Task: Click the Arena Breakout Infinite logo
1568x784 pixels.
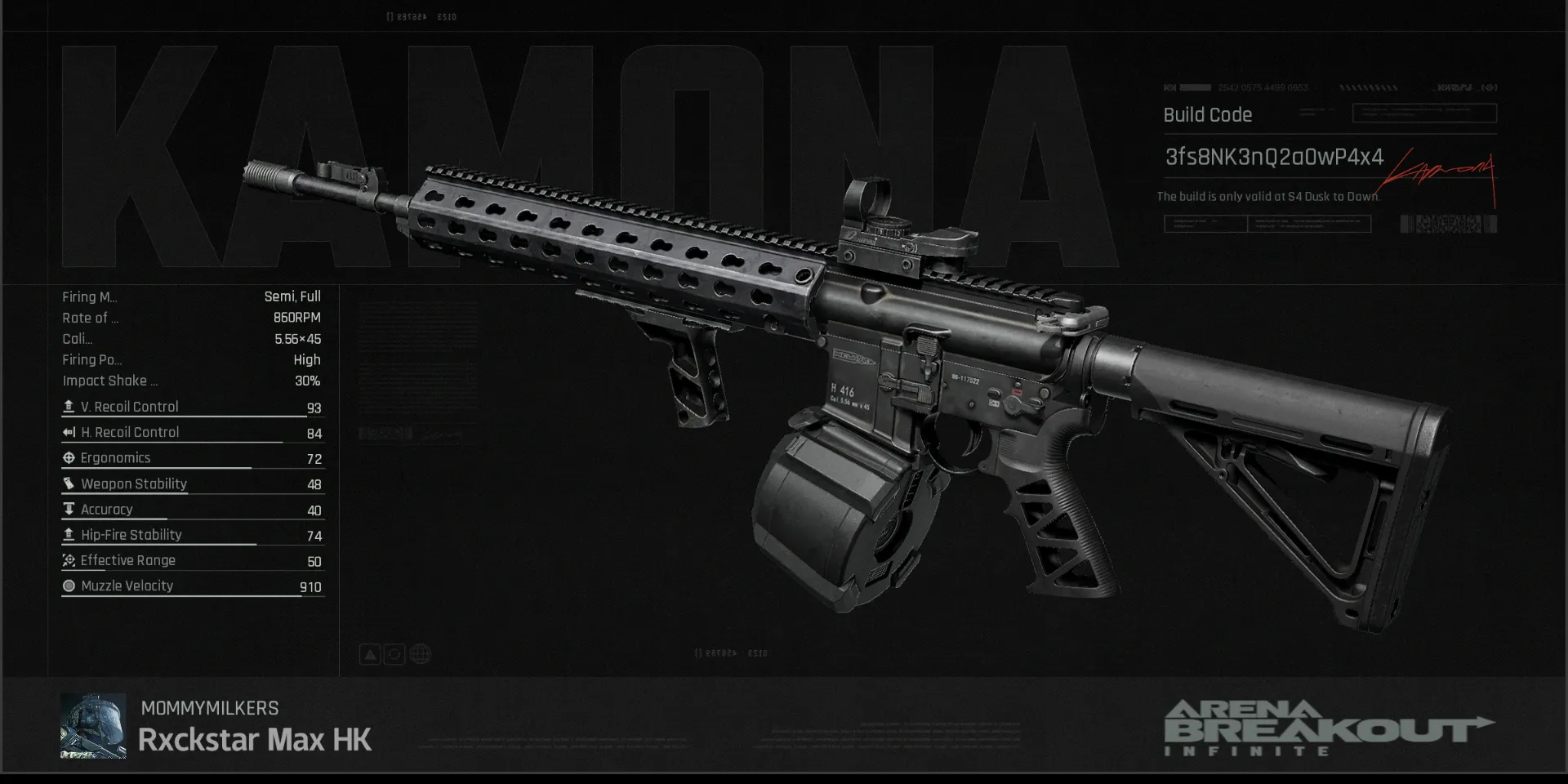Action: click(x=1327, y=728)
